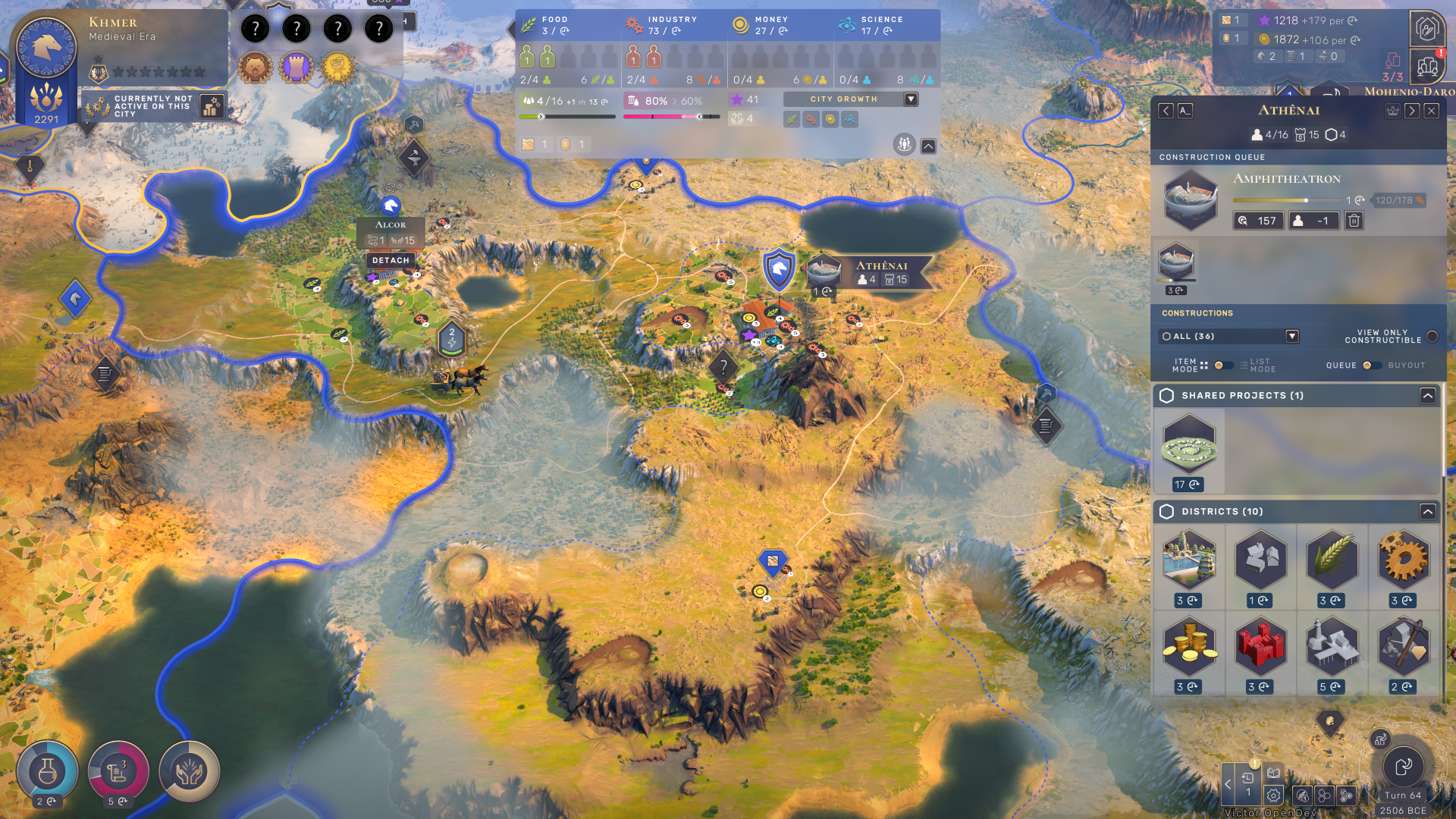1456x819 pixels.
Task: Select the Makers Quarter gear district
Action: [x=1403, y=561]
